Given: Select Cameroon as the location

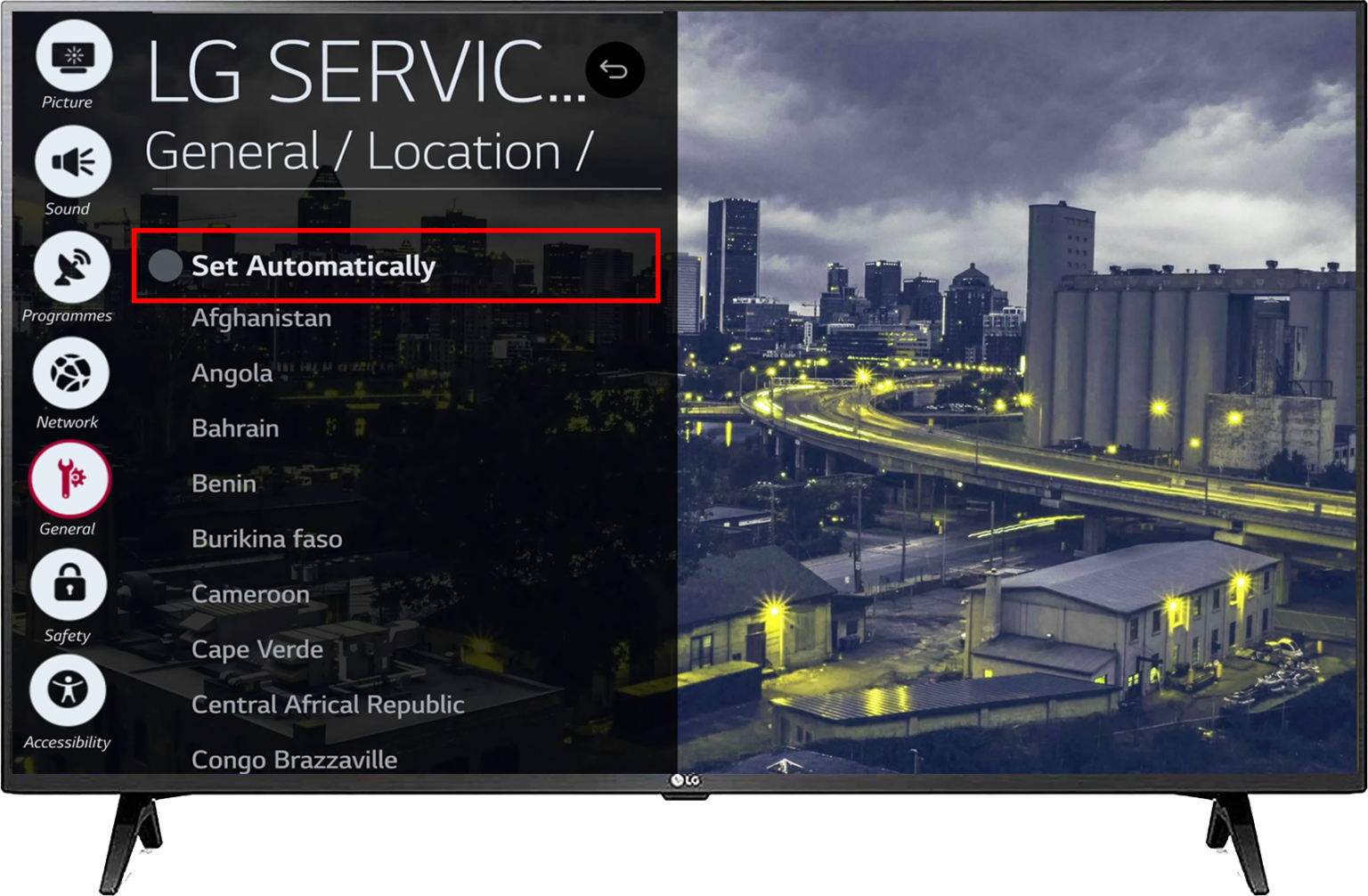Looking at the screenshot, I should 250,594.
